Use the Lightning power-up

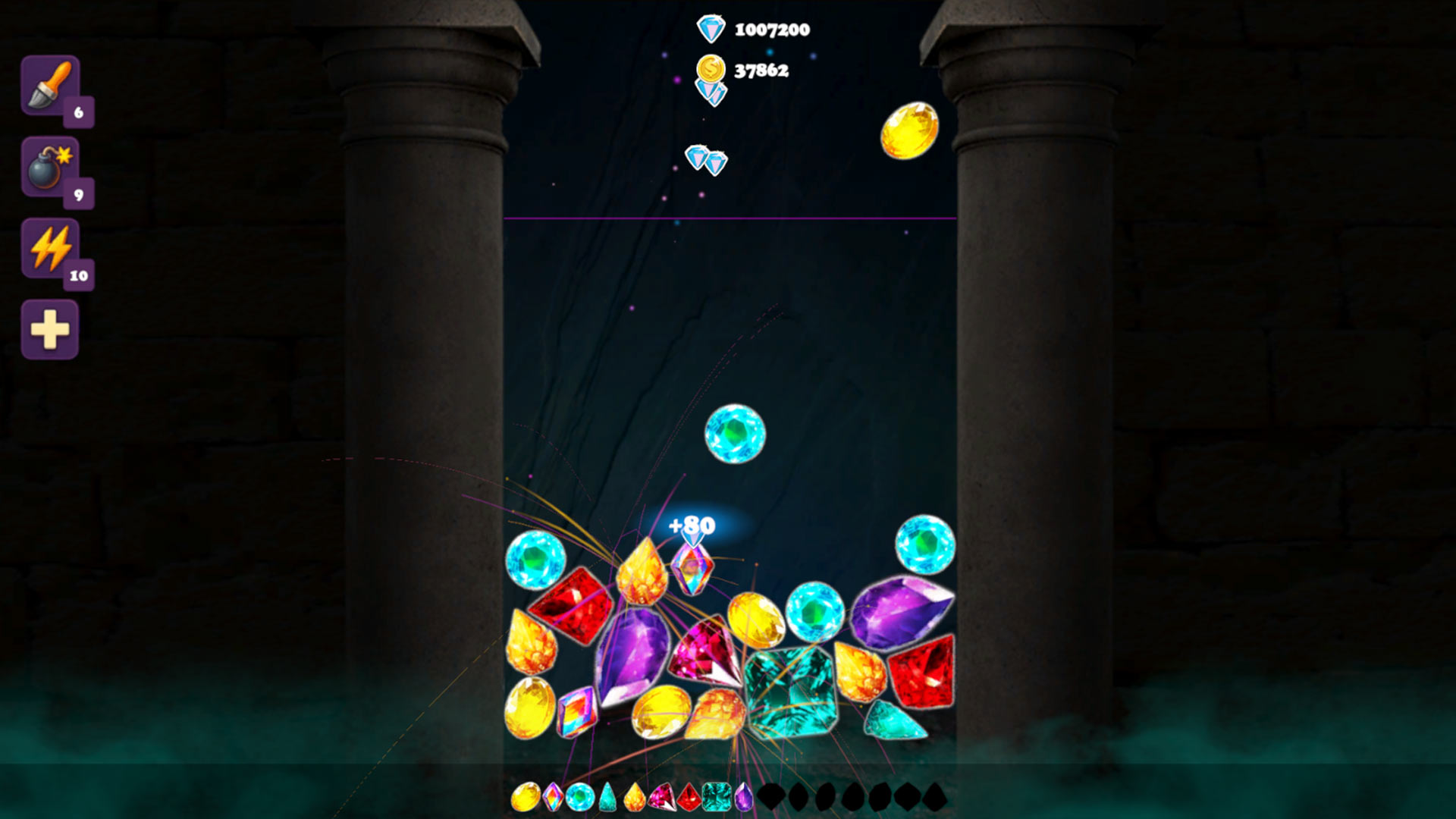pyautogui.click(x=49, y=250)
